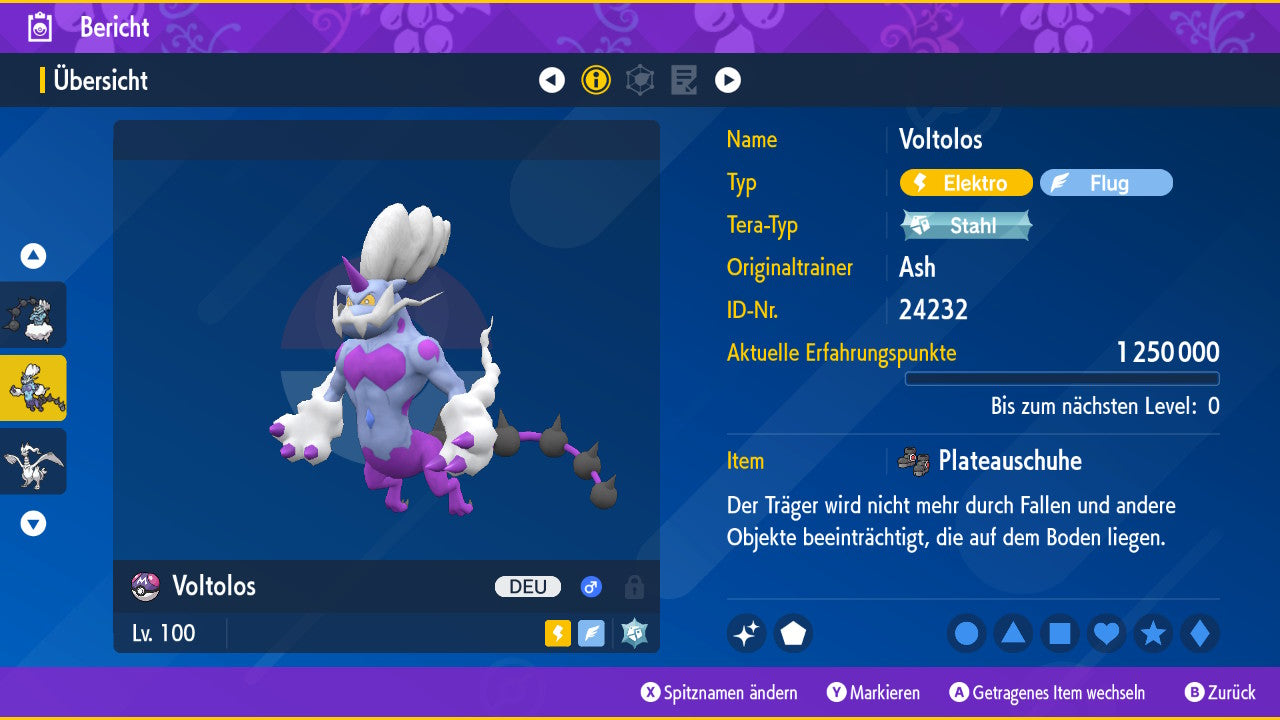Click the Stahl Tera type badge
This screenshot has height=720, width=1280.
pos(966,225)
